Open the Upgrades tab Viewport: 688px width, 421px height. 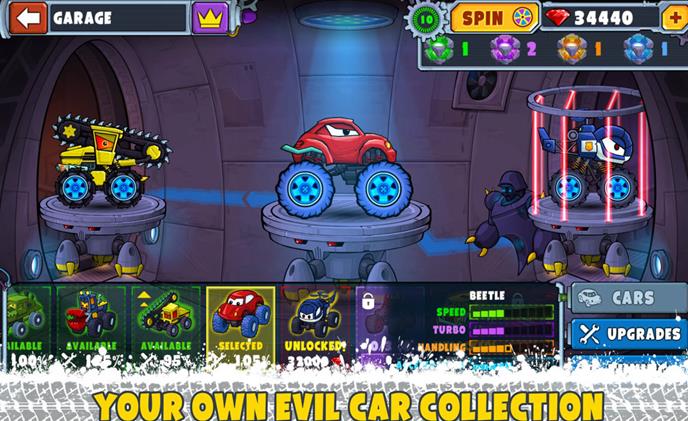point(628,334)
